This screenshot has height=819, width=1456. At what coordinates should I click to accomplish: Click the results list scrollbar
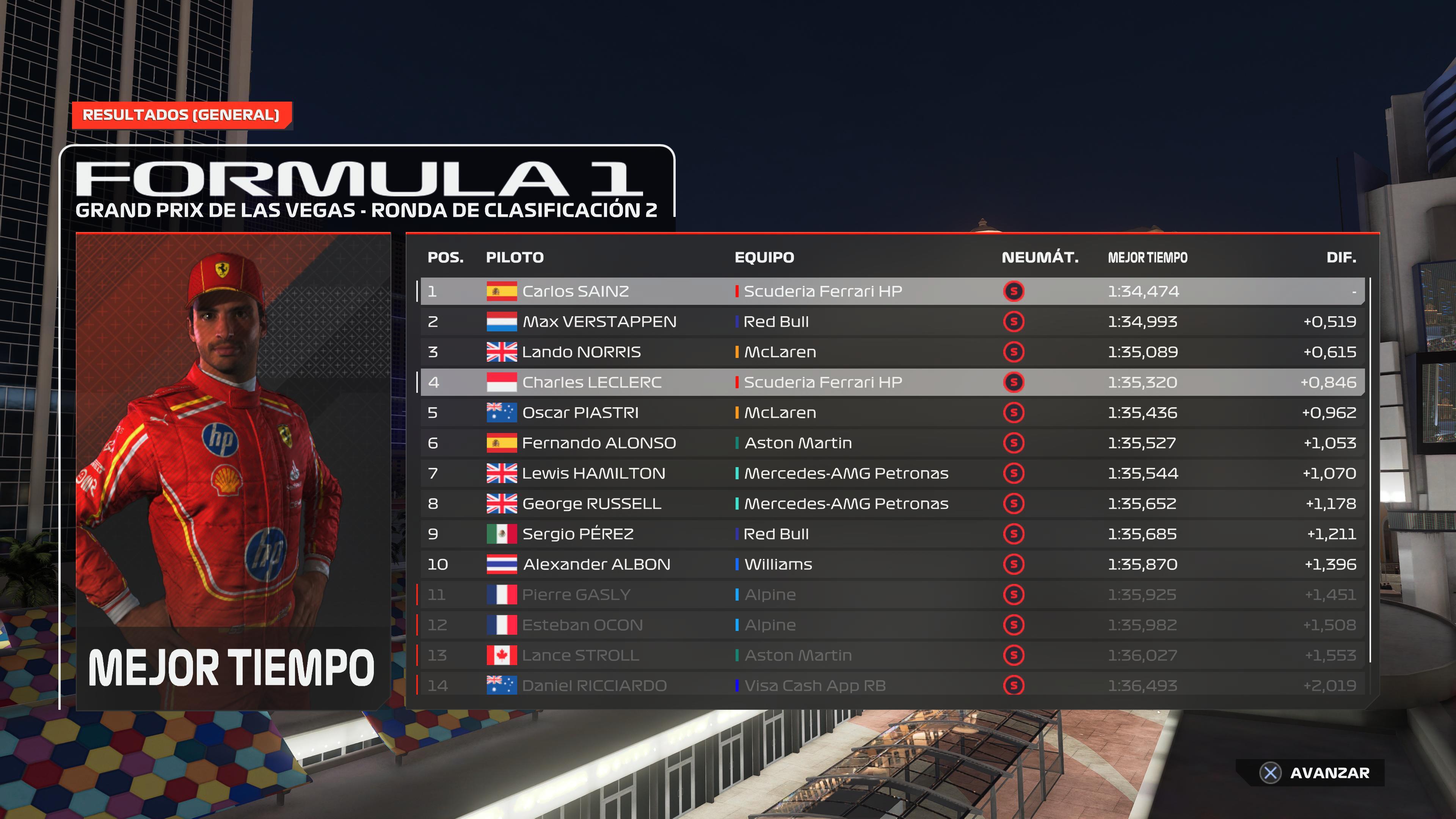pyautogui.click(x=1371, y=469)
